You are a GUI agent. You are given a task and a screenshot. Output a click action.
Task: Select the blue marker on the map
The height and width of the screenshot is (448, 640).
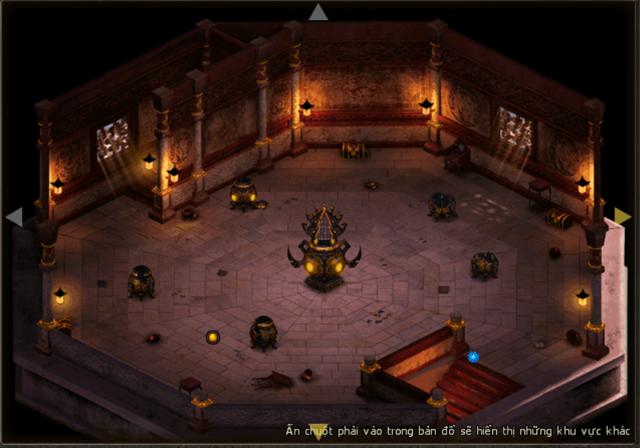coord(473,356)
